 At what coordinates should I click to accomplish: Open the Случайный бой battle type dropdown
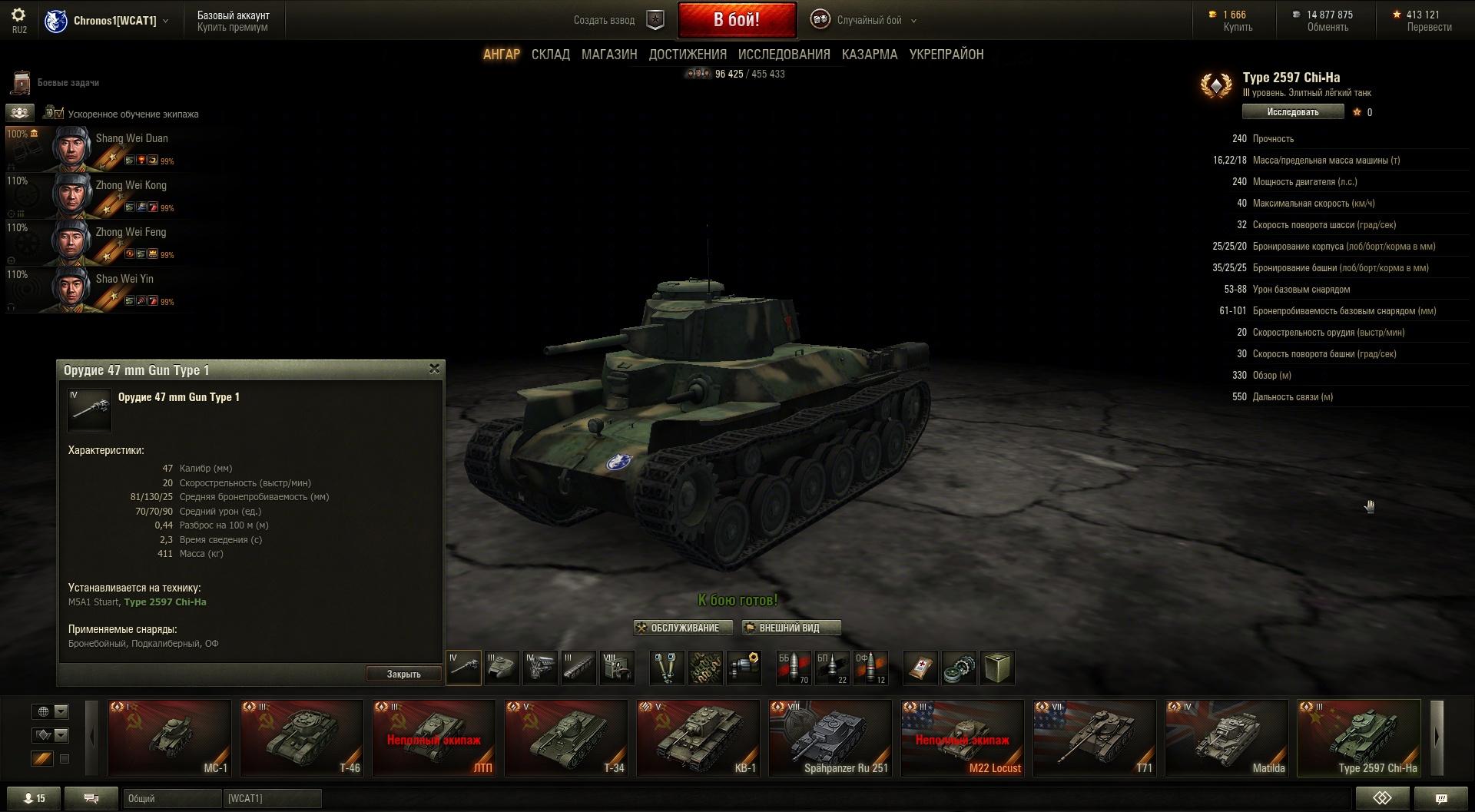[869, 21]
